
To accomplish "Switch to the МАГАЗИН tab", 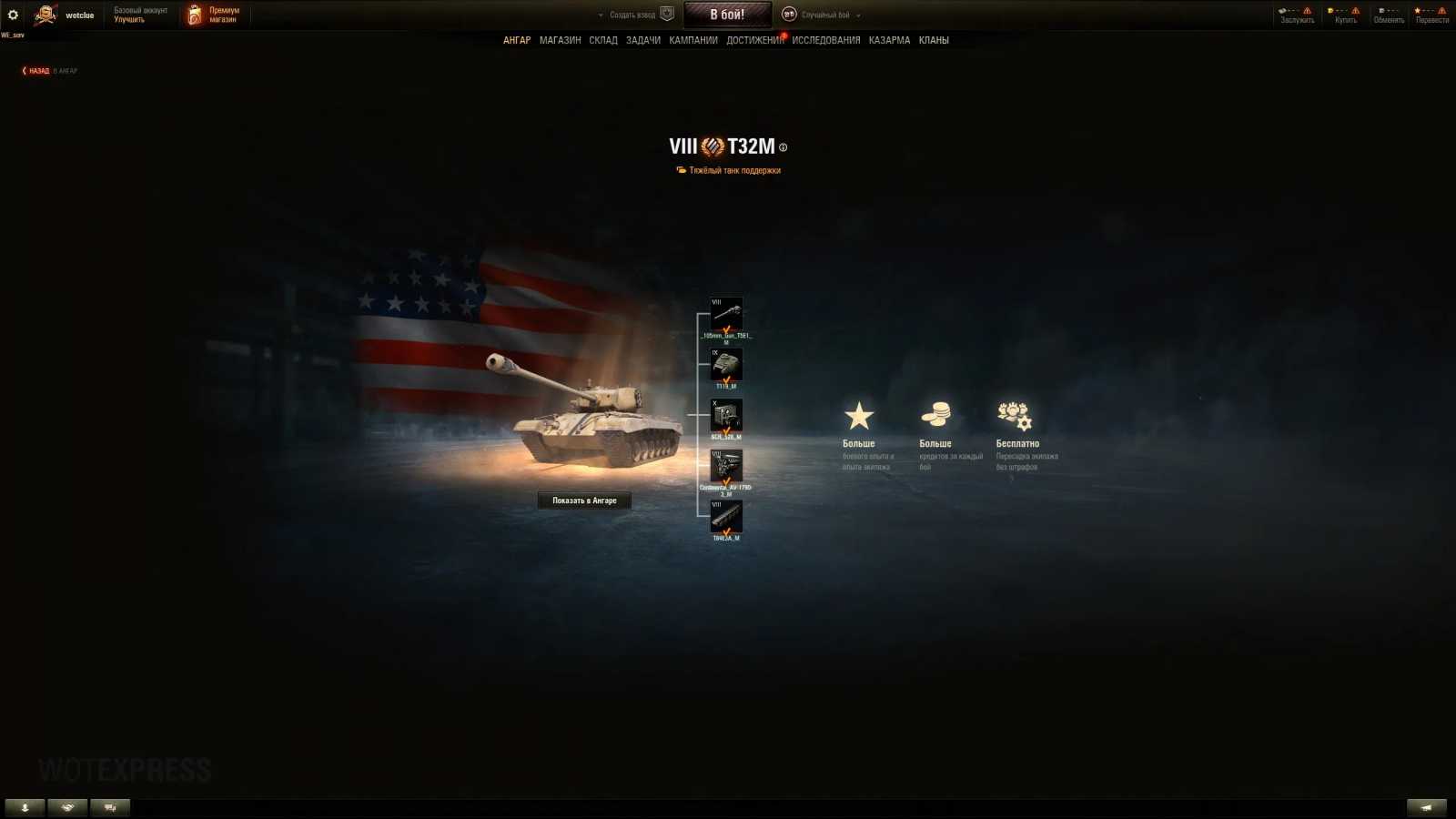I will [x=561, y=40].
